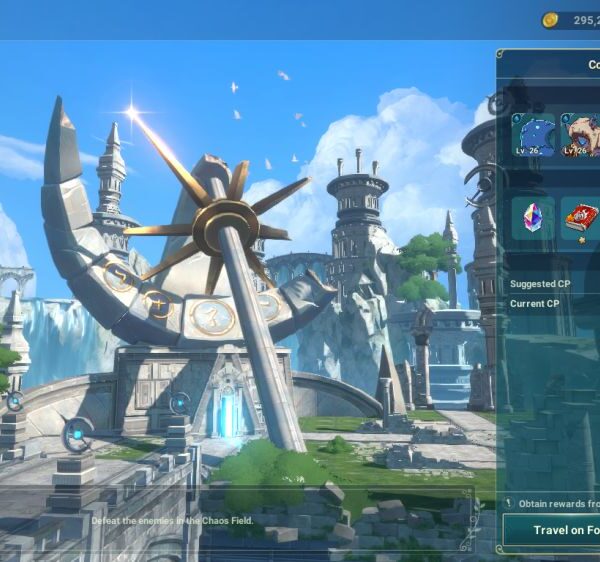This screenshot has height=562, width=600.
Task: Click the gold coin currency icon
Action: point(550,20)
